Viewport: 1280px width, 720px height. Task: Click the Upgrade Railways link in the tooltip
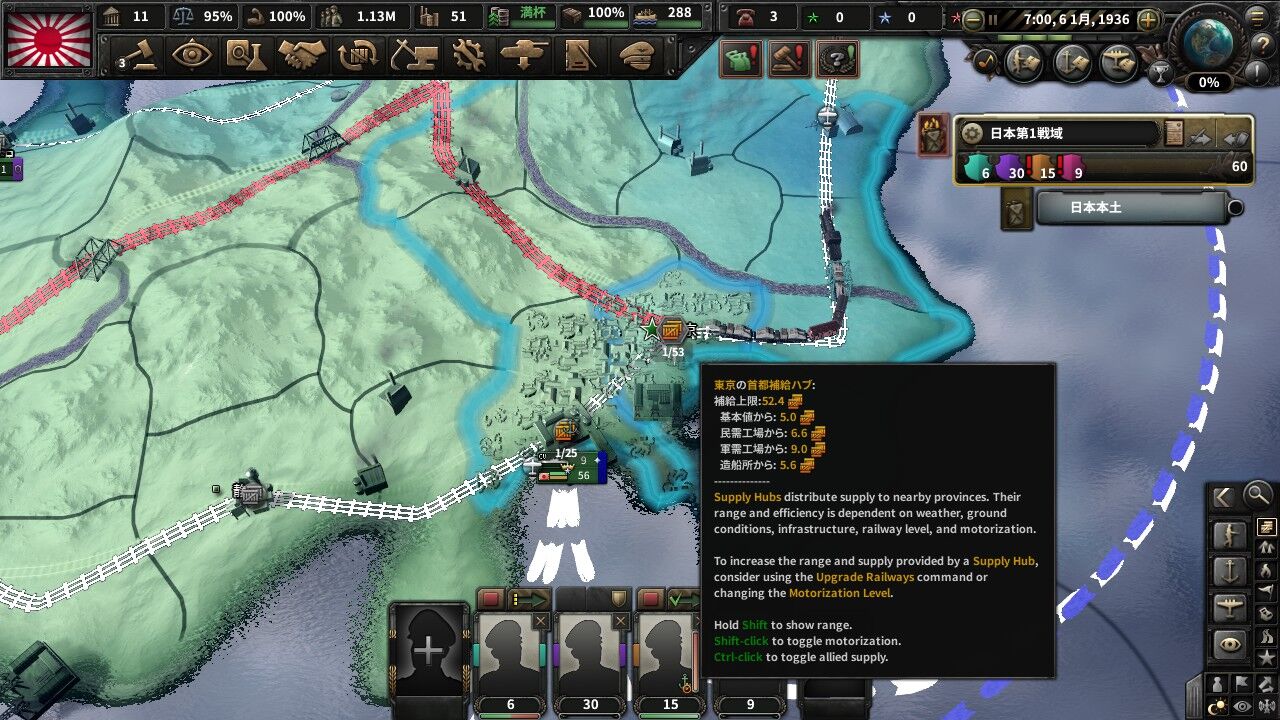click(865, 577)
